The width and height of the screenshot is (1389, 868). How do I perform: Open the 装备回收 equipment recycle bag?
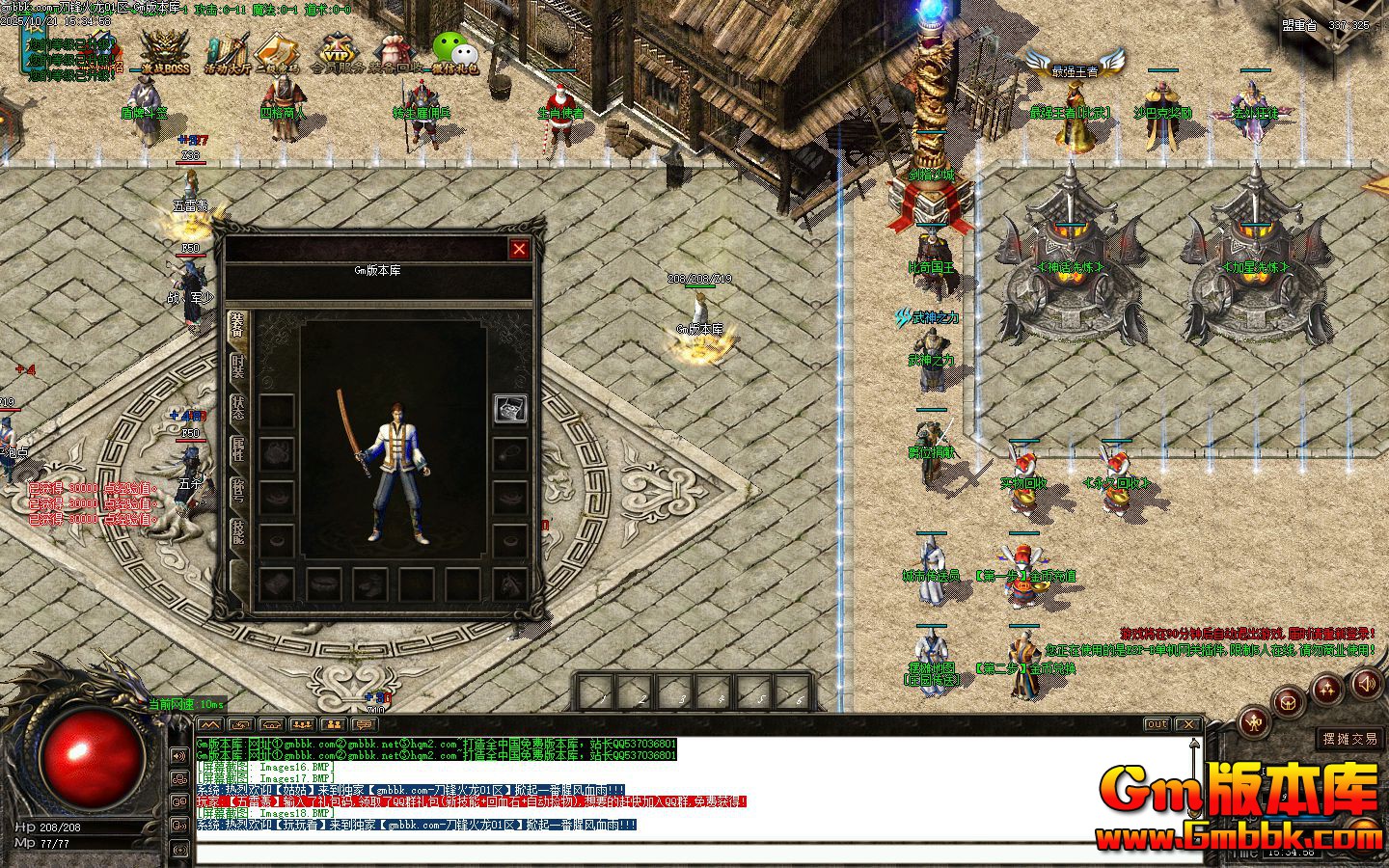(395, 54)
